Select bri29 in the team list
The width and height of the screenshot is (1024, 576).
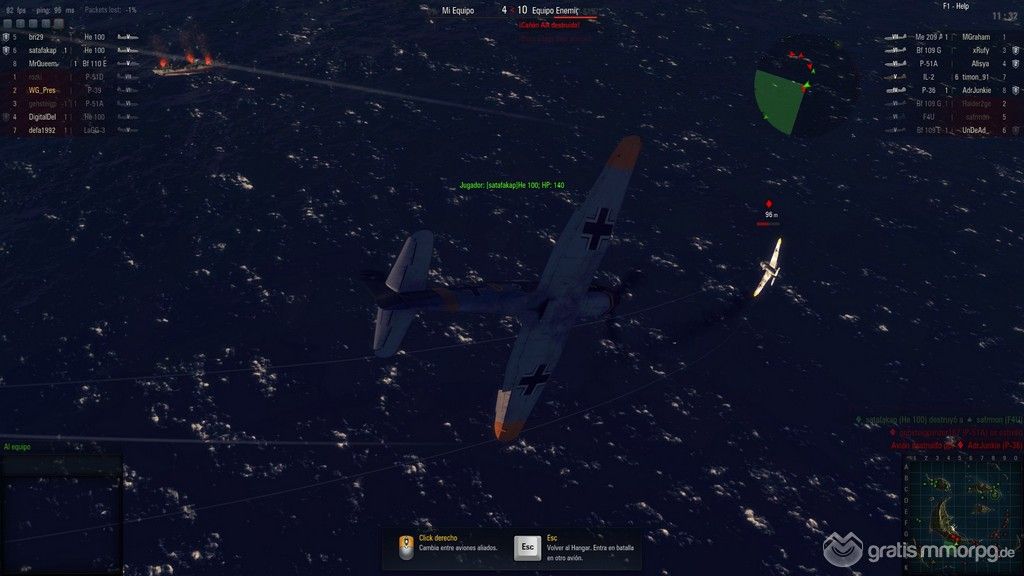point(38,37)
